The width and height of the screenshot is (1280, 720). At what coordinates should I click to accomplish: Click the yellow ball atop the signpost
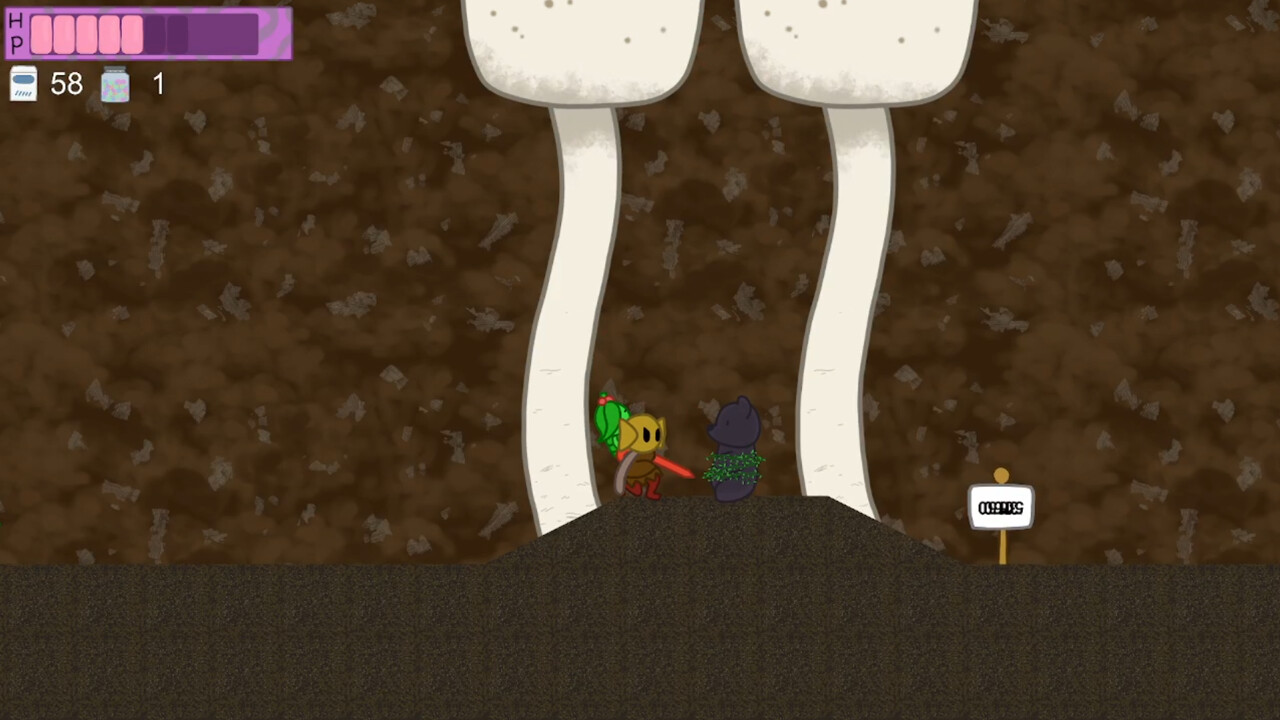[x=1001, y=474]
